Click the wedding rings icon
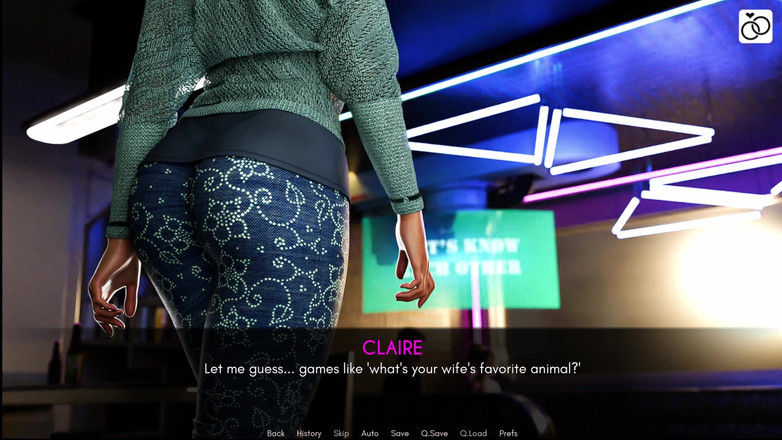 (x=755, y=27)
